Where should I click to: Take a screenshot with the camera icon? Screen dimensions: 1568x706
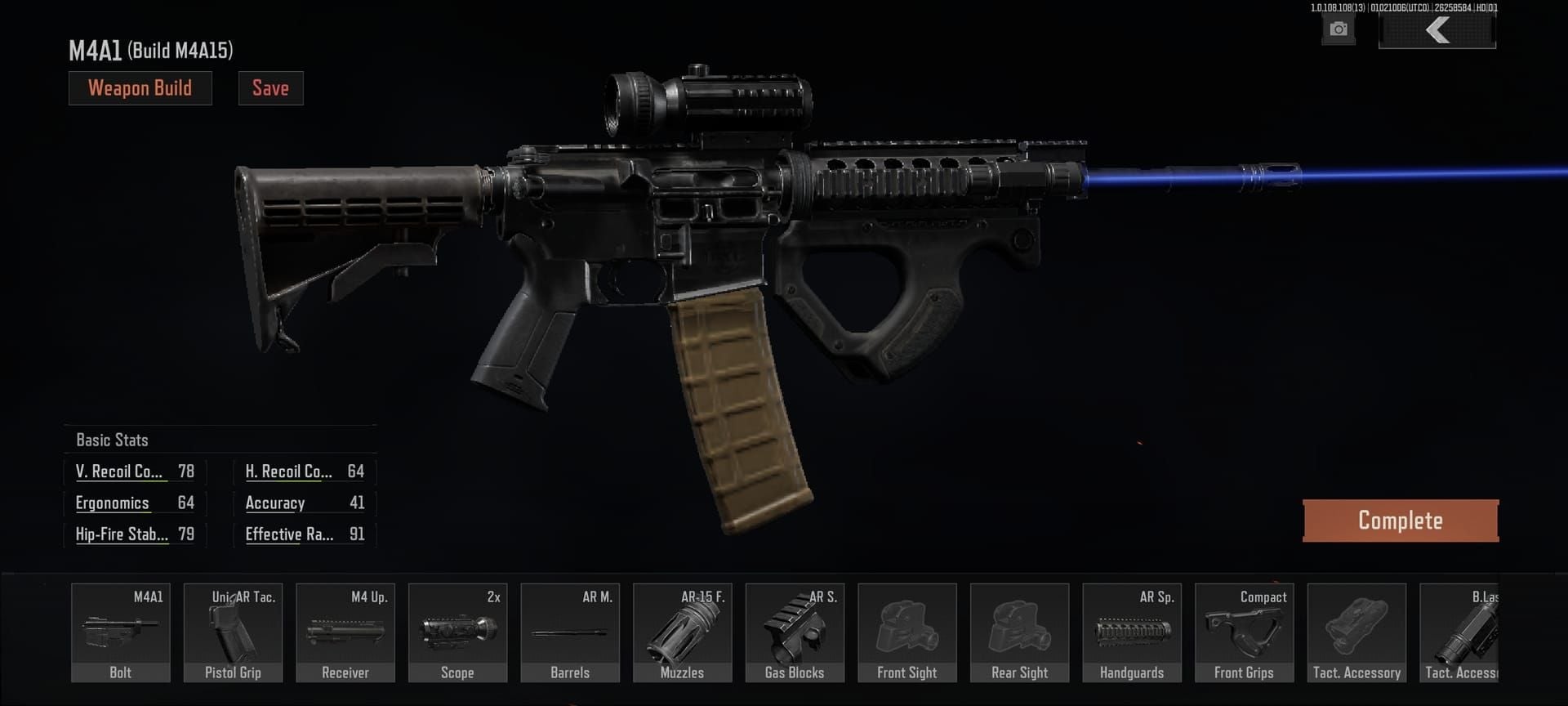(1338, 30)
